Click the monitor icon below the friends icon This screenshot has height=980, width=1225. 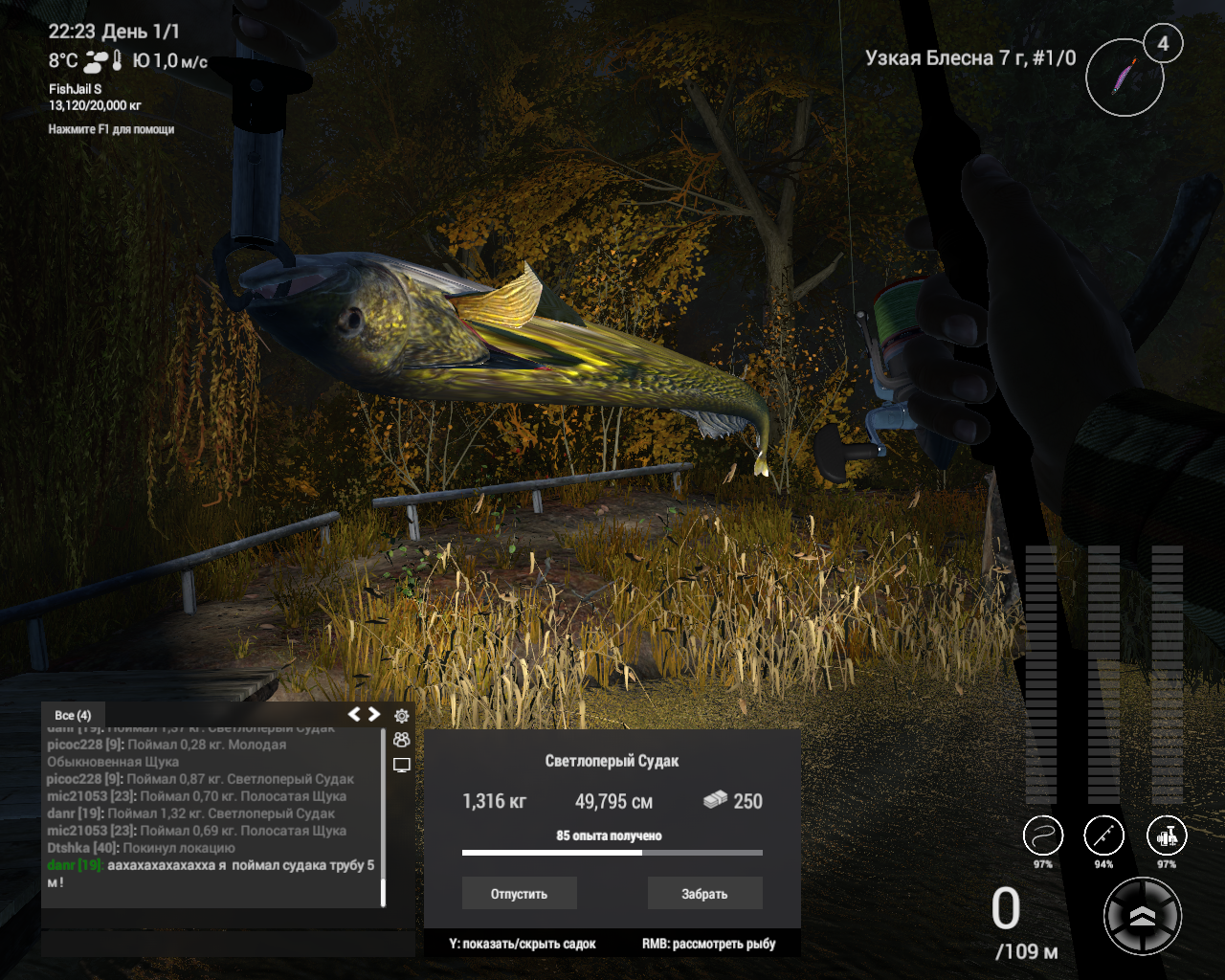pos(402,763)
